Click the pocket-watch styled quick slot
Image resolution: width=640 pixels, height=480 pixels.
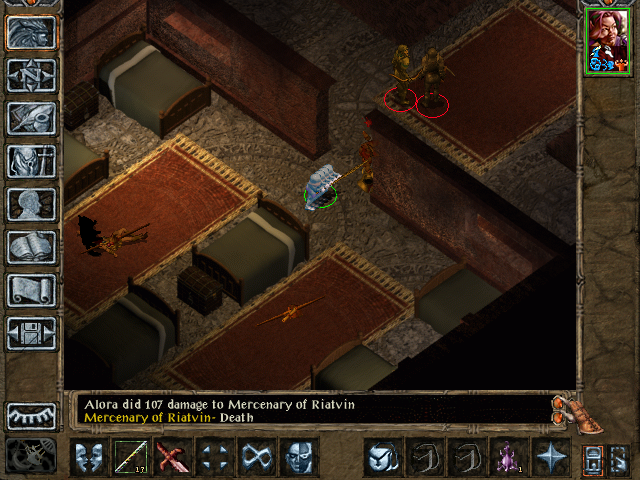(x=382, y=457)
